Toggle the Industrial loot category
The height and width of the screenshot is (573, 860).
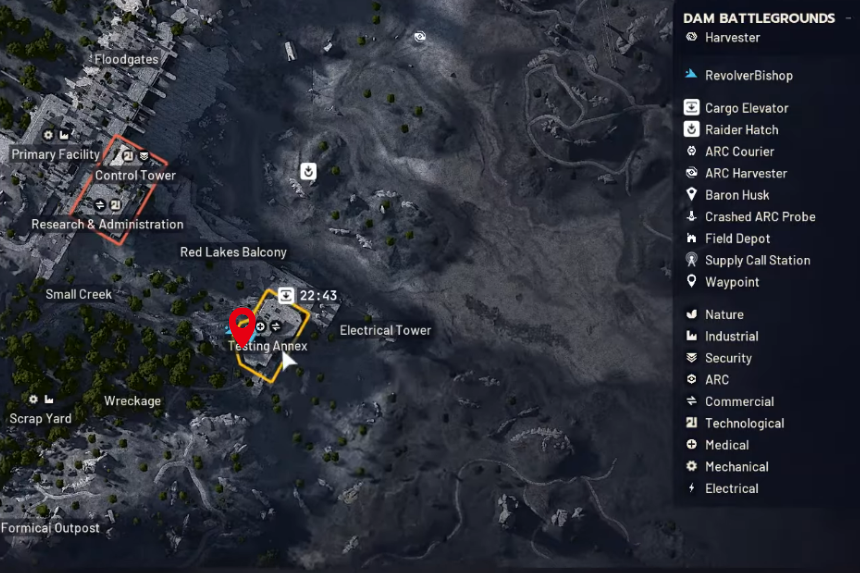click(x=731, y=337)
